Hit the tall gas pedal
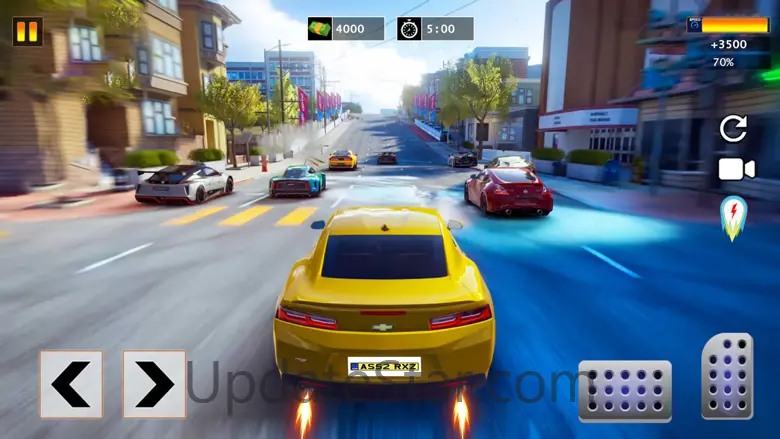 tap(727, 376)
